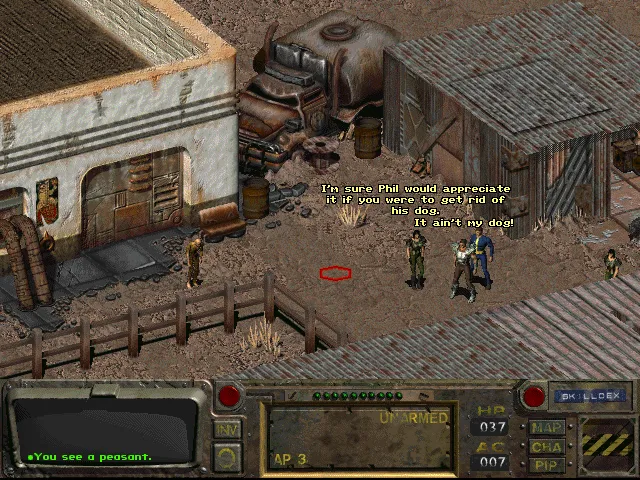Open the inventory with the INV button
Image resolution: width=640 pixels, height=480 pixels.
[x=227, y=429]
